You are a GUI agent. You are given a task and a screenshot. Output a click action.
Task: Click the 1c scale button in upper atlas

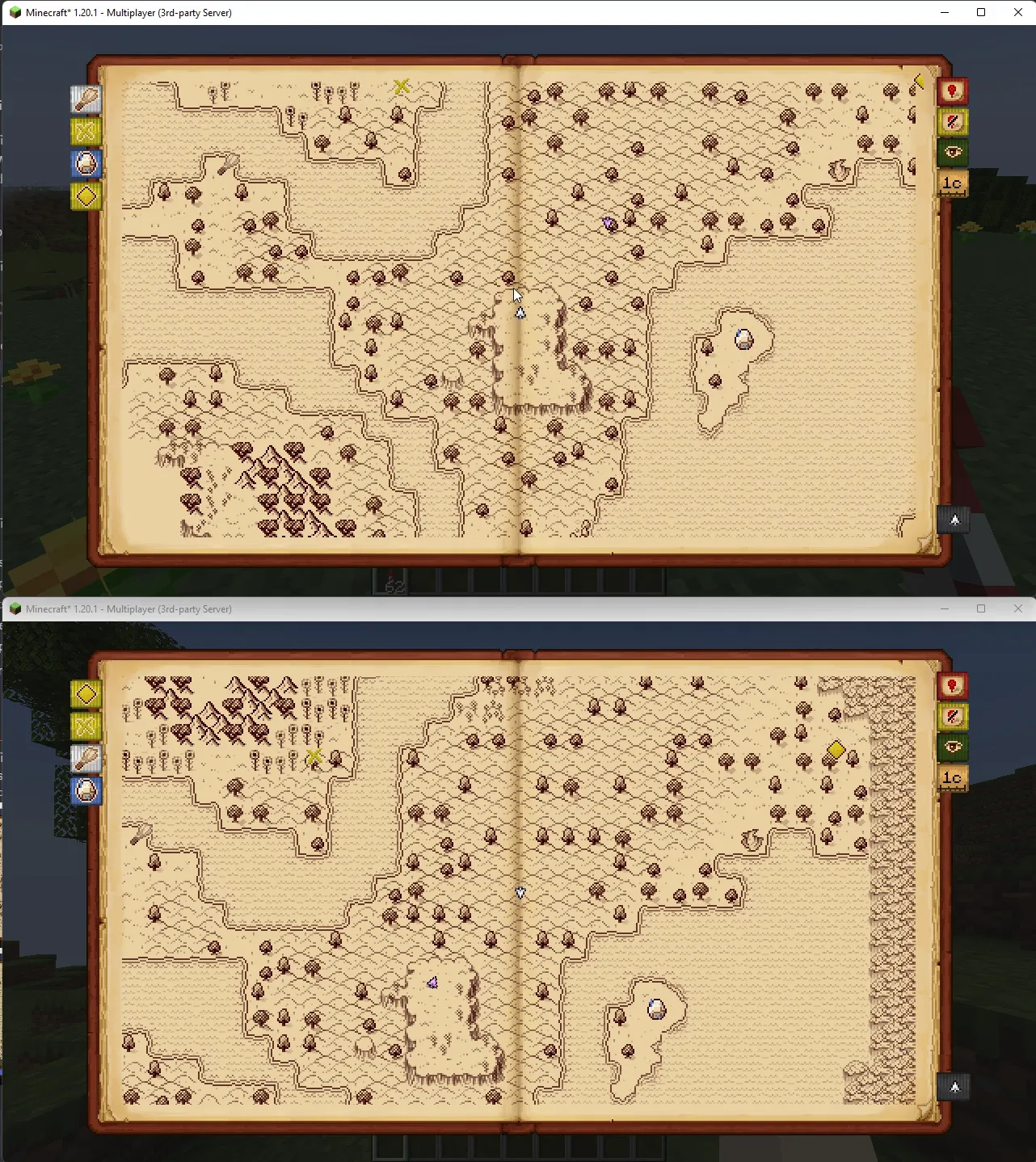(x=953, y=183)
